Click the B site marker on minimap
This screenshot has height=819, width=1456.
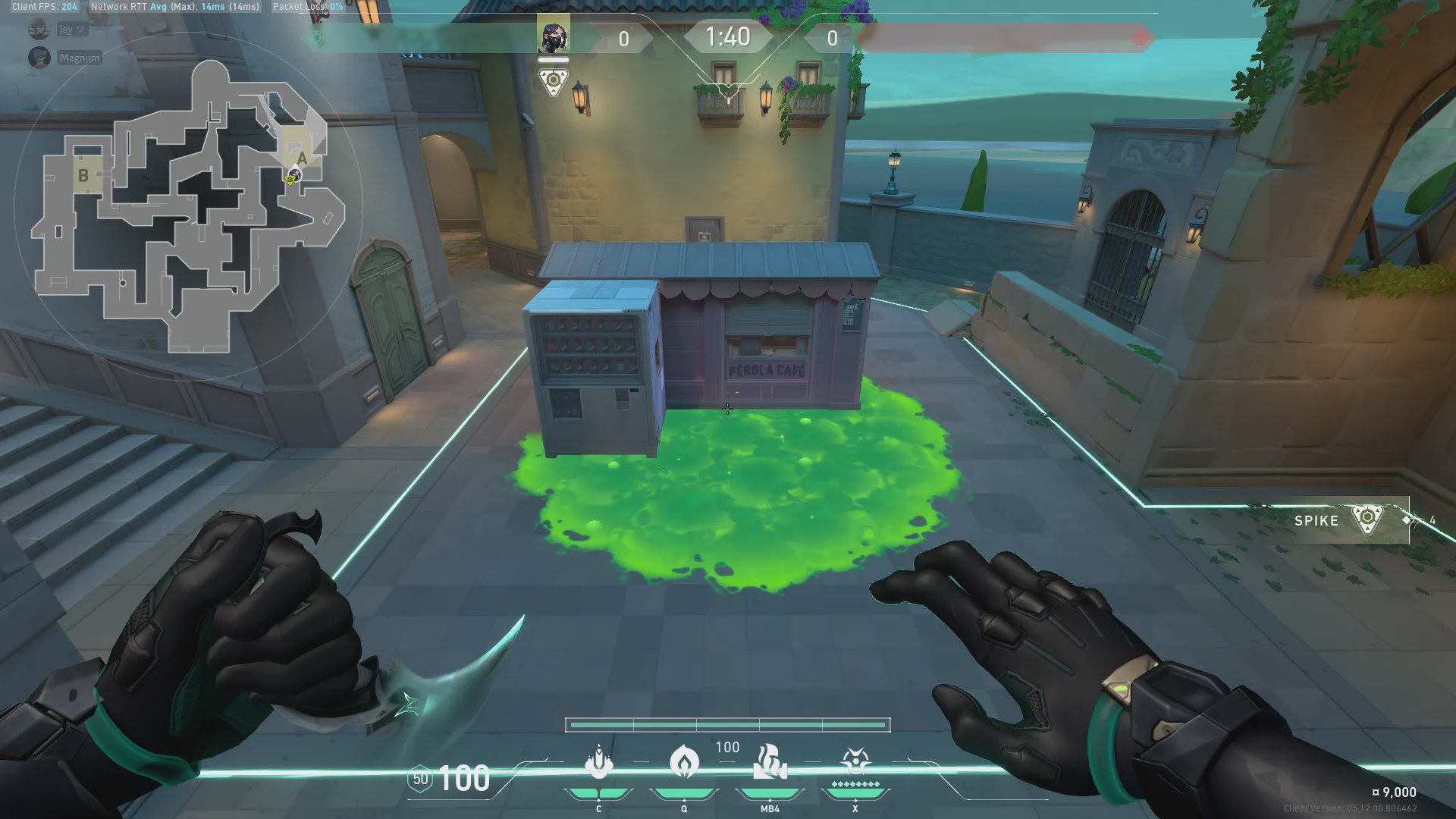click(83, 175)
